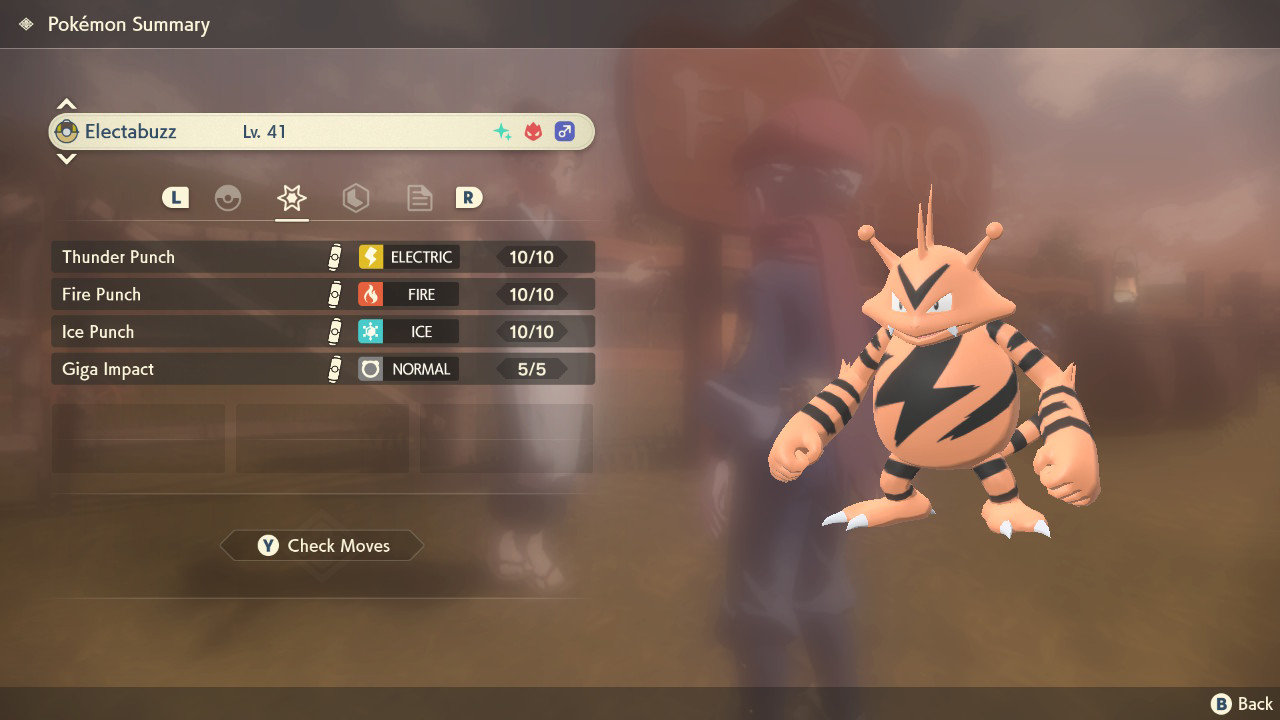The image size is (1280, 720).
Task: Click the L shoulder button indicator
Action: click(x=174, y=197)
